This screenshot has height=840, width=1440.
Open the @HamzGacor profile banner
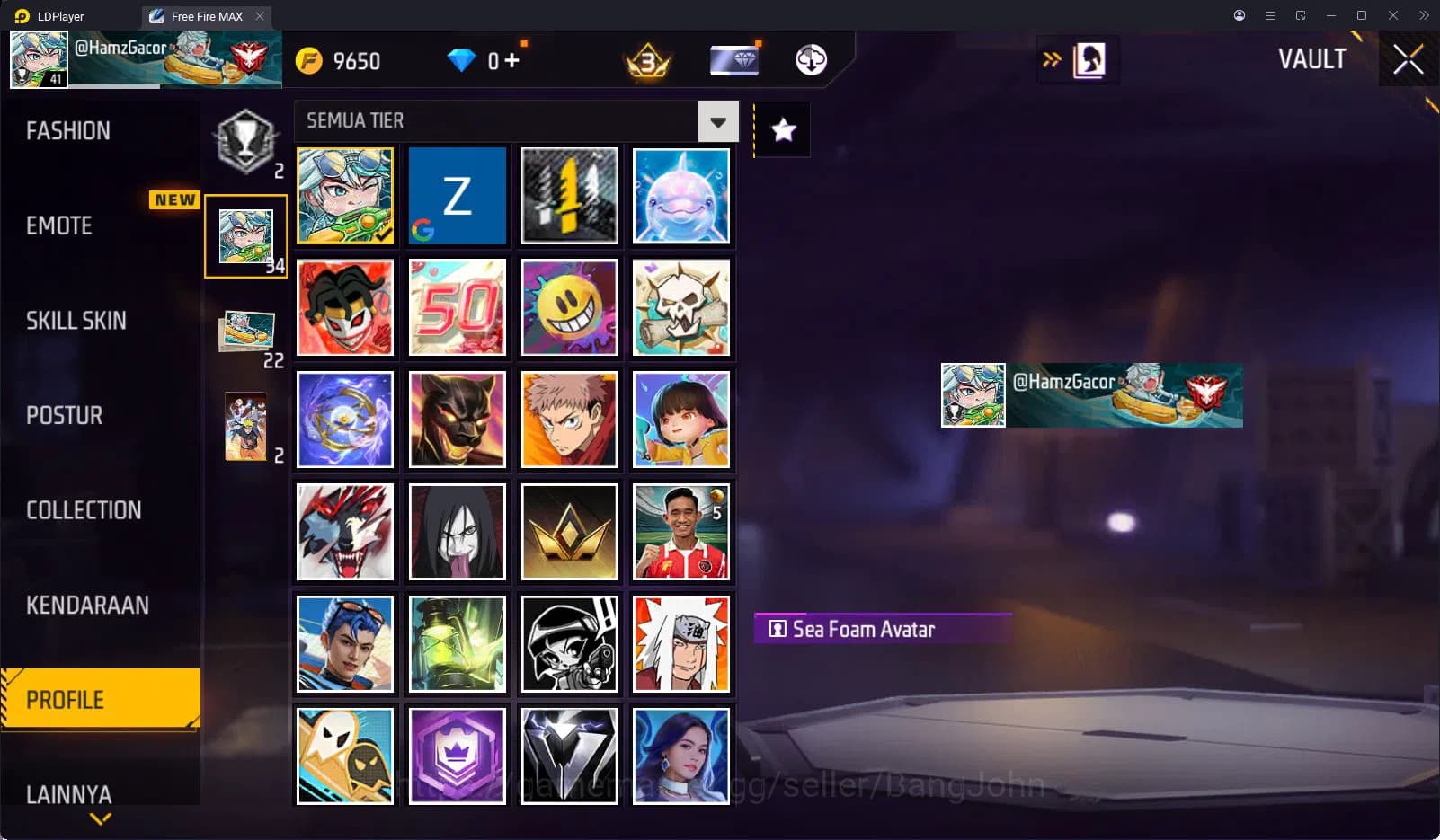point(1090,395)
